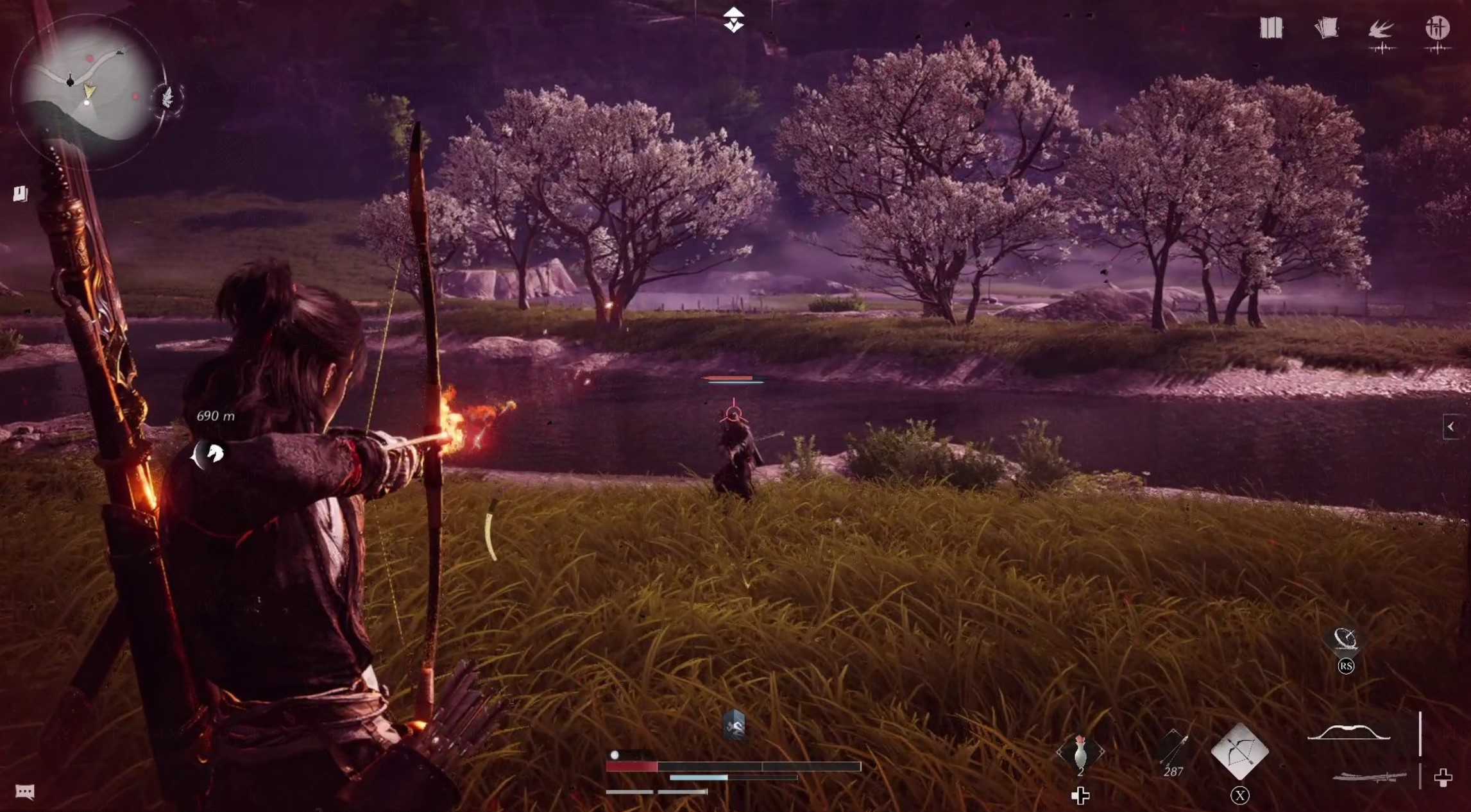Click the blue status buff icon
Screen dimensions: 1471x812
[x=734, y=725]
